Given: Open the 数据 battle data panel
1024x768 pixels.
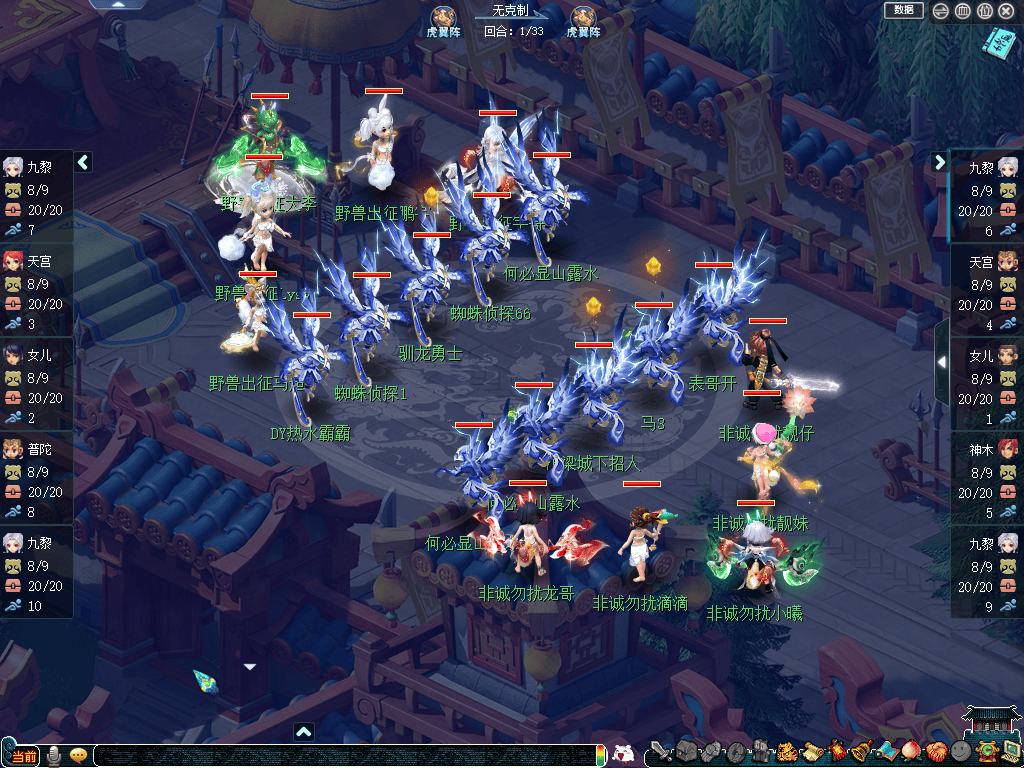Looking at the screenshot, I should 903,10.
